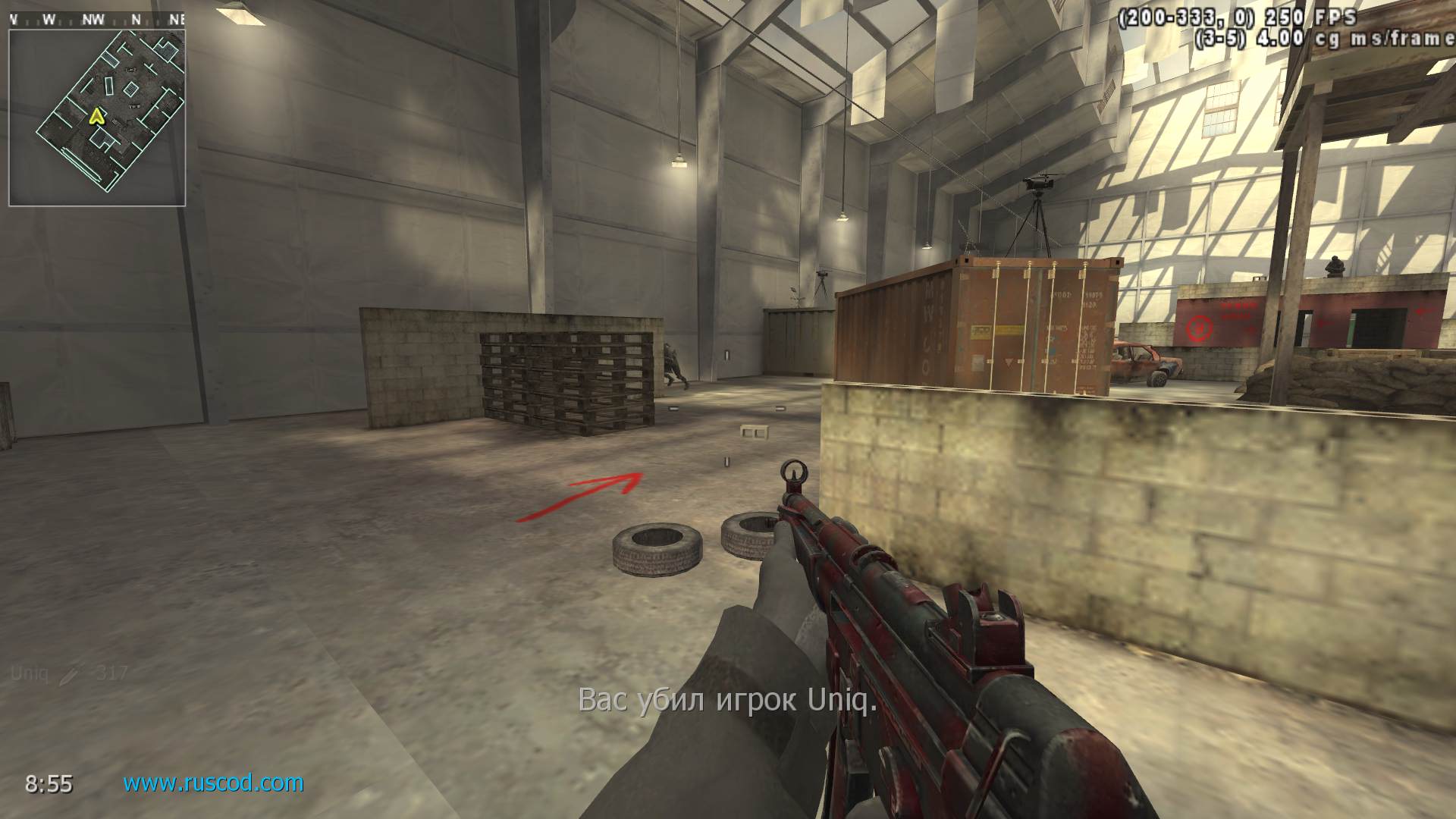Open the www.ruscod.com link

pos(213,783)
